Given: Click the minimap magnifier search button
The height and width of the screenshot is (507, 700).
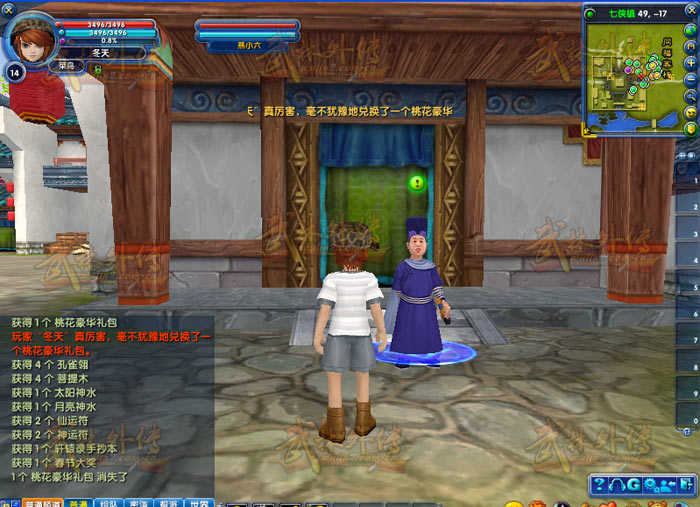Looking at the screenshot, I should coord(690,96).
